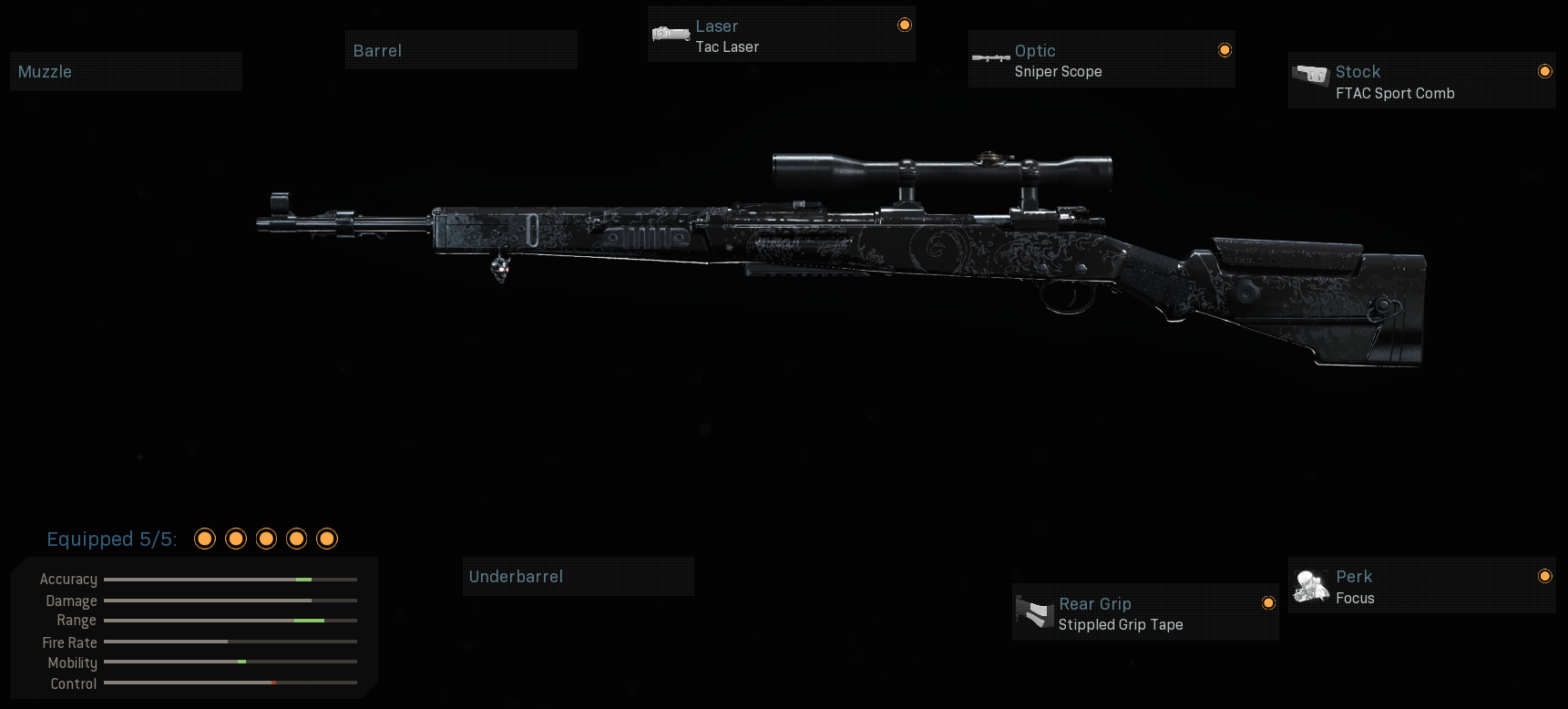Click the Equipped 5/5 label

[114, 539]
